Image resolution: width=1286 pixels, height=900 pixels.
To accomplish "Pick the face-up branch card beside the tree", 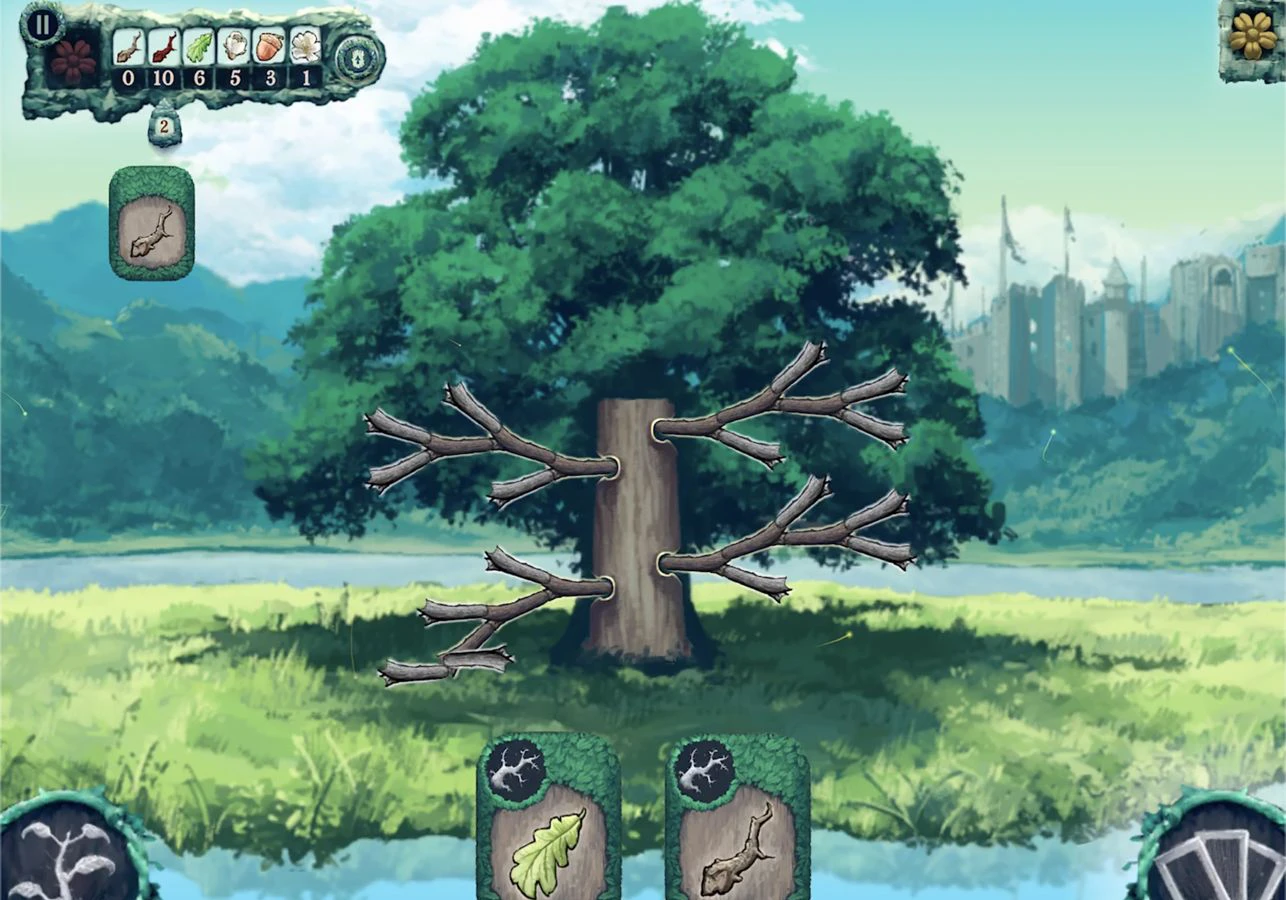I will pos(151,223).
